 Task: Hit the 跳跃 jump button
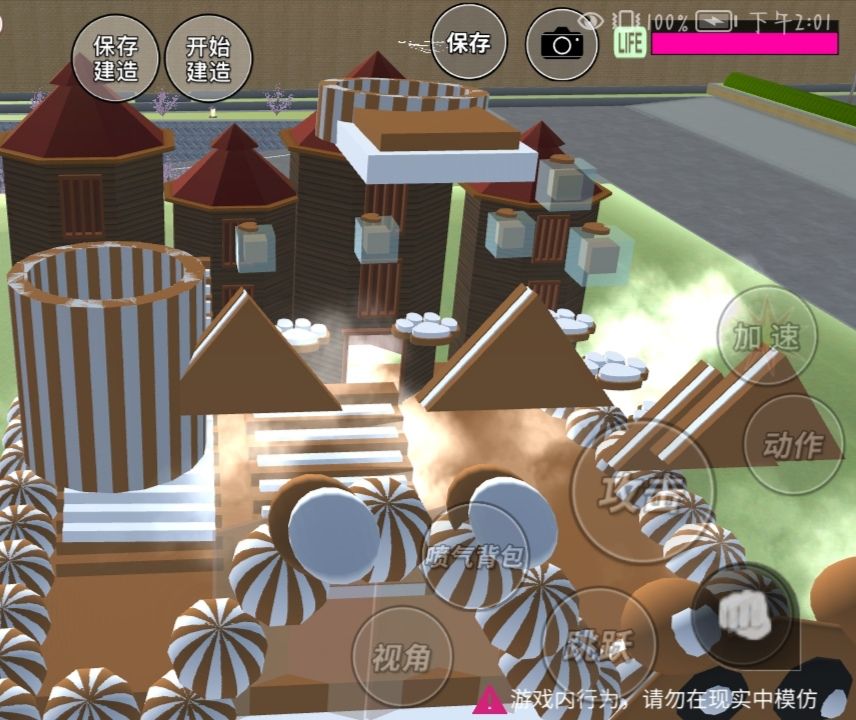593,647
